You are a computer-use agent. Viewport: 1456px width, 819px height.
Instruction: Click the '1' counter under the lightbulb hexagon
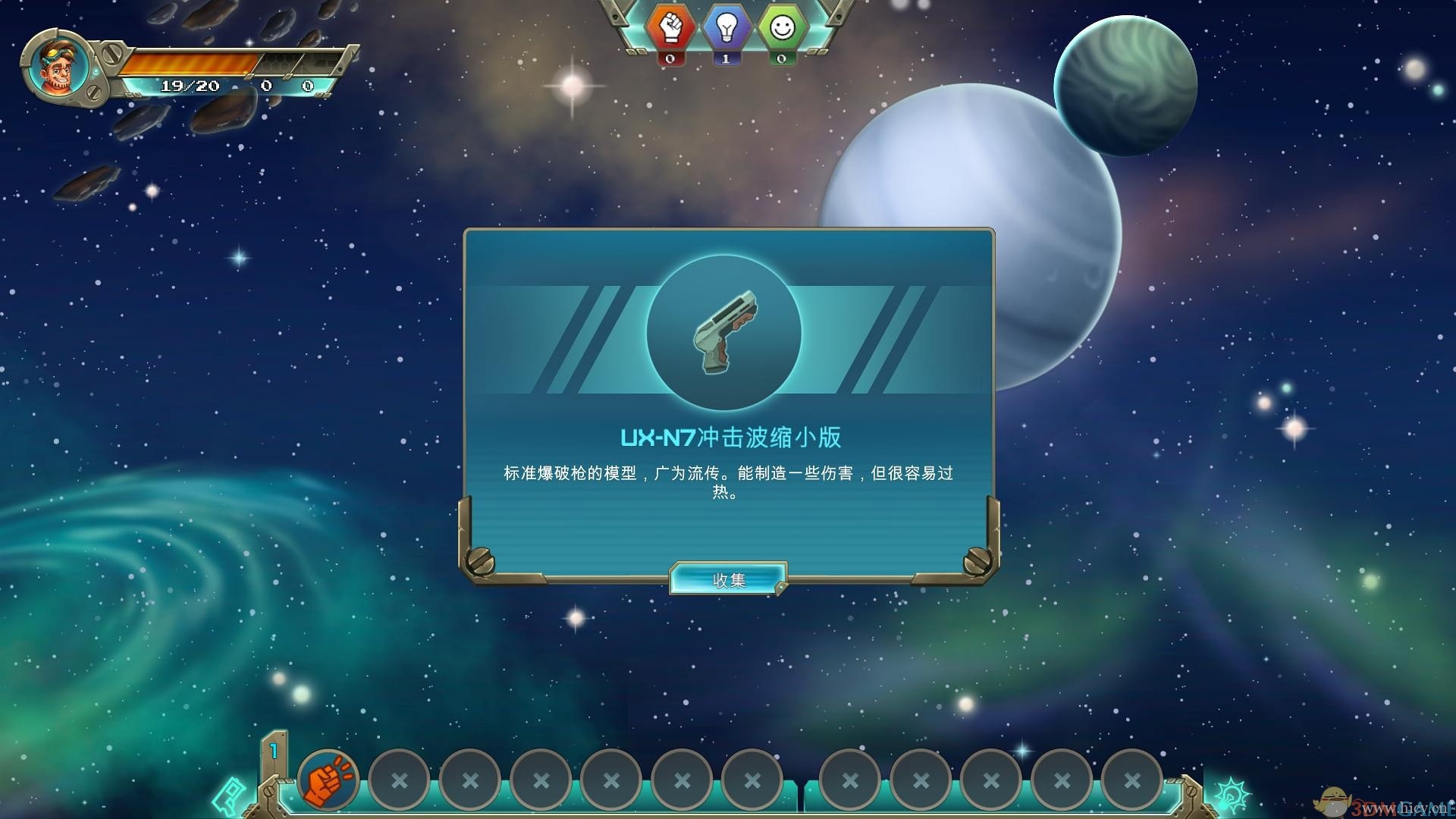tap(726, 60)
